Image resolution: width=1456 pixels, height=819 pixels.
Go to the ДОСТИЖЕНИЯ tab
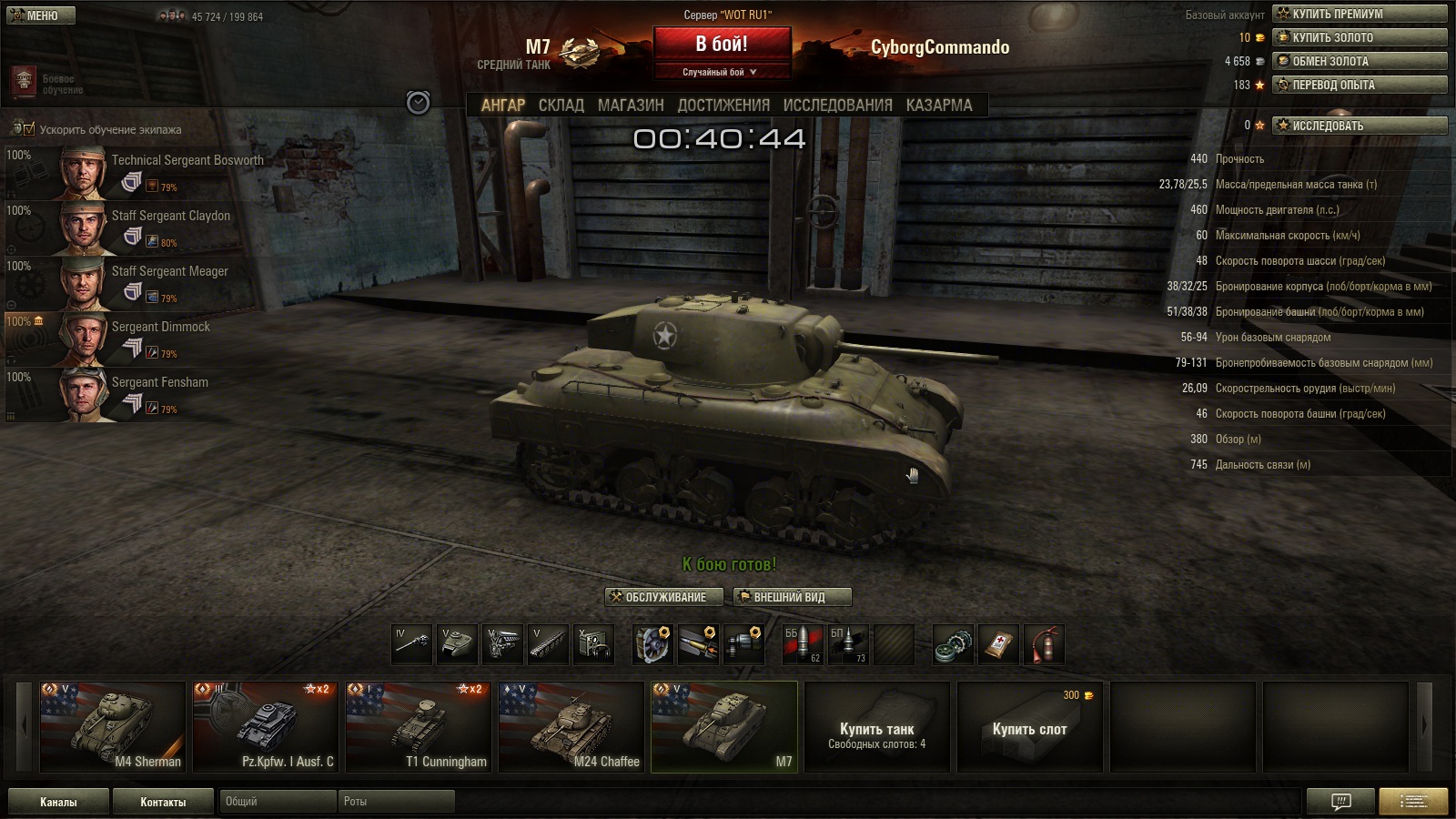point(723,106)
